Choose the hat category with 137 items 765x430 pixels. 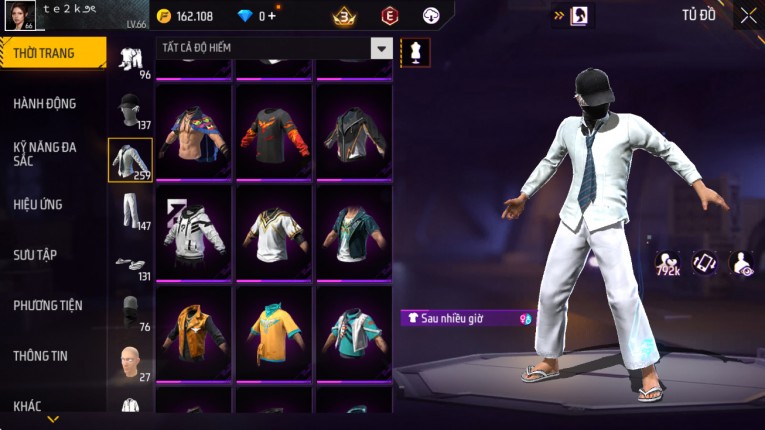[x=130, y=110]
